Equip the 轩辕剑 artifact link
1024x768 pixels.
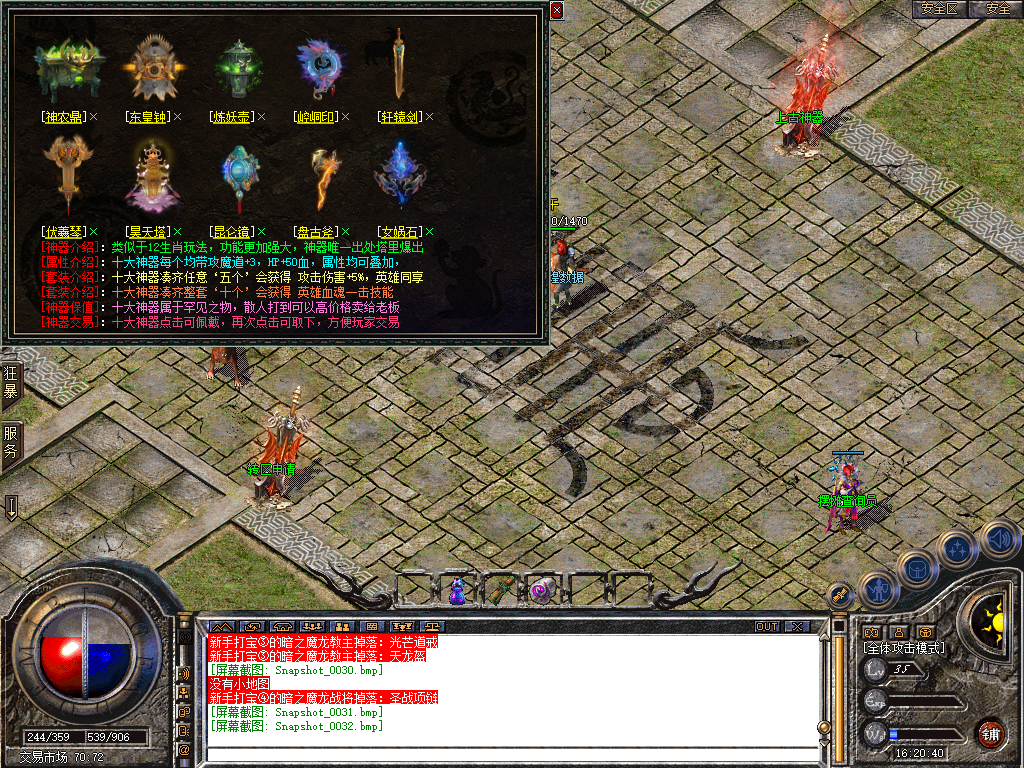click(x=399, y=117)
